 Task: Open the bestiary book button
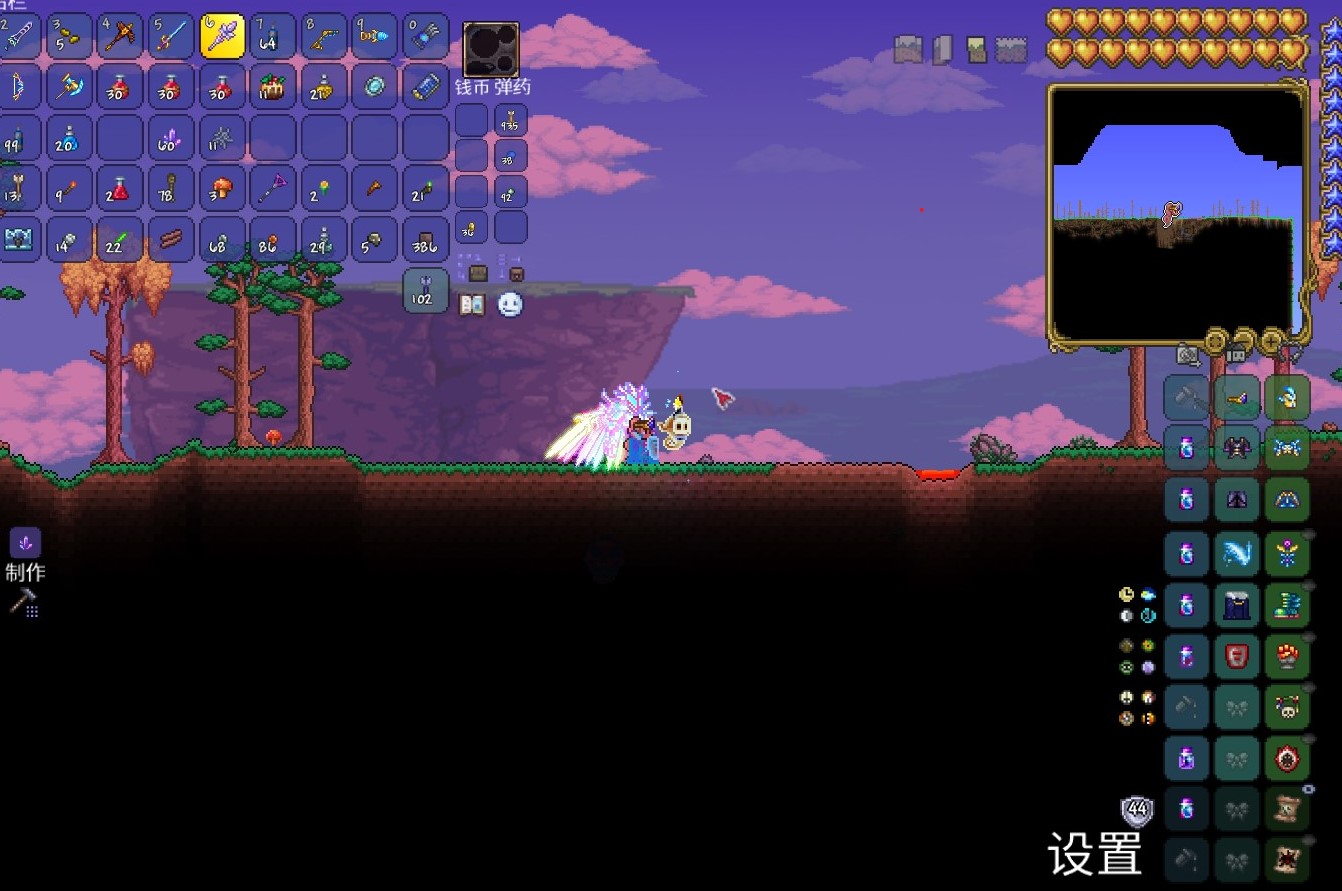coord(472,304)
